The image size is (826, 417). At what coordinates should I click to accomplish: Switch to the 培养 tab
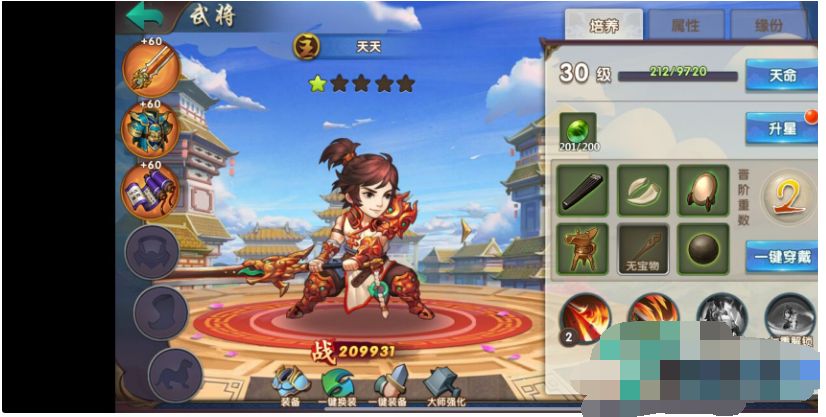(x=605, y=26)
